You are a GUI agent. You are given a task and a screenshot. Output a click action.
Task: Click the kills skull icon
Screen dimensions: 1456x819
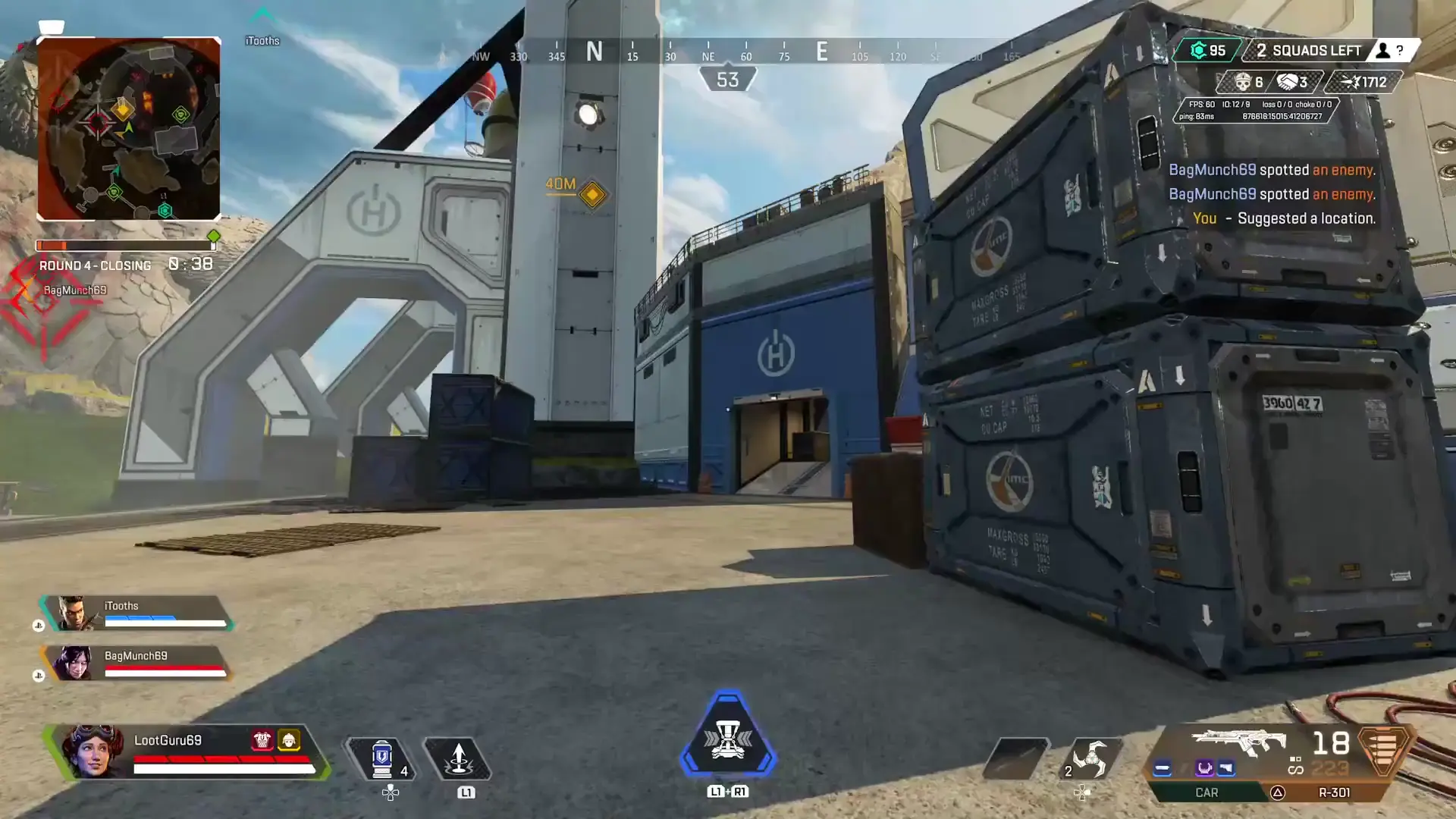tap(1244, 81)
